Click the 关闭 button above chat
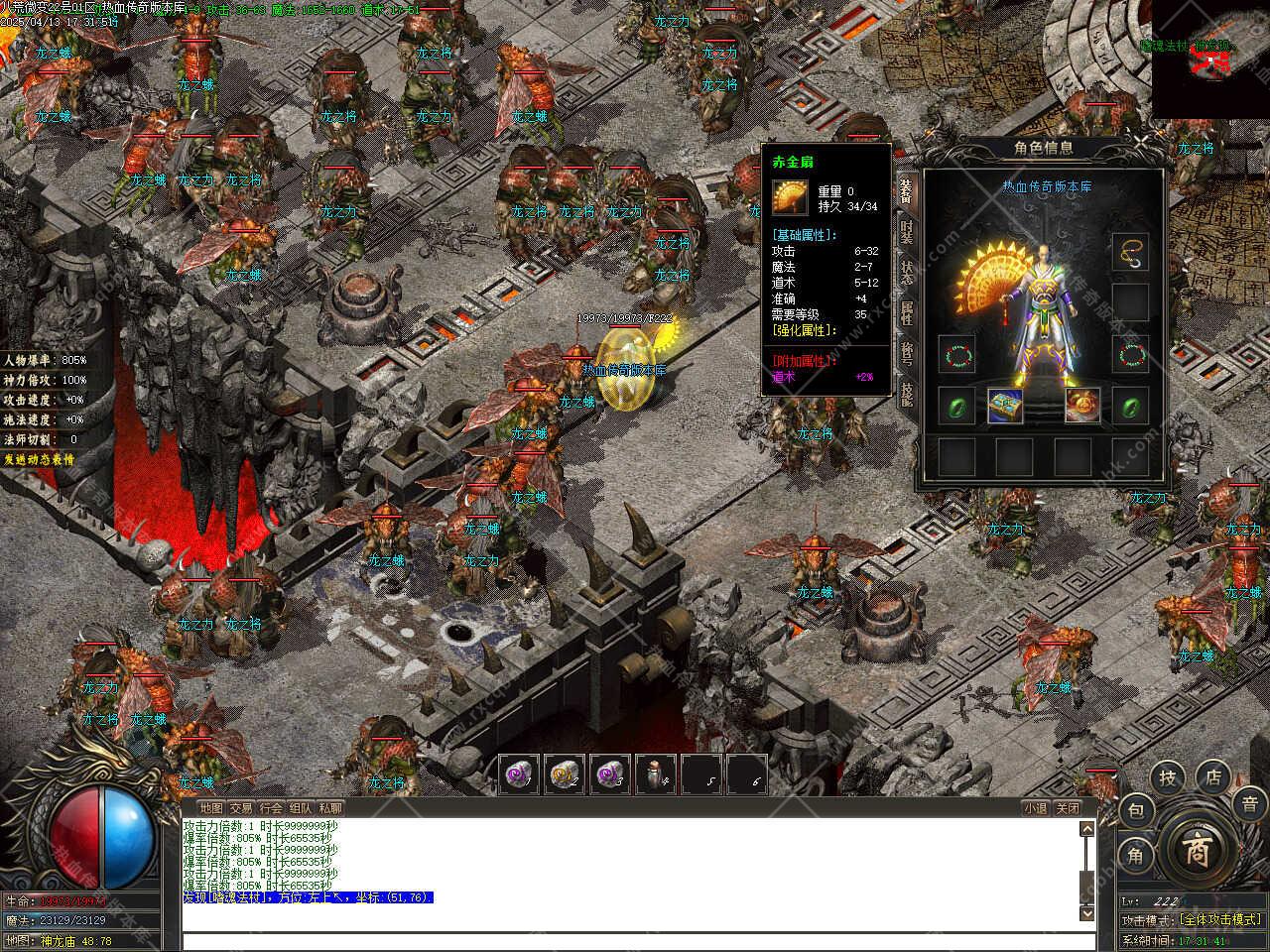The height and width of the screenshot is (952, 1270). point(1068,808)
